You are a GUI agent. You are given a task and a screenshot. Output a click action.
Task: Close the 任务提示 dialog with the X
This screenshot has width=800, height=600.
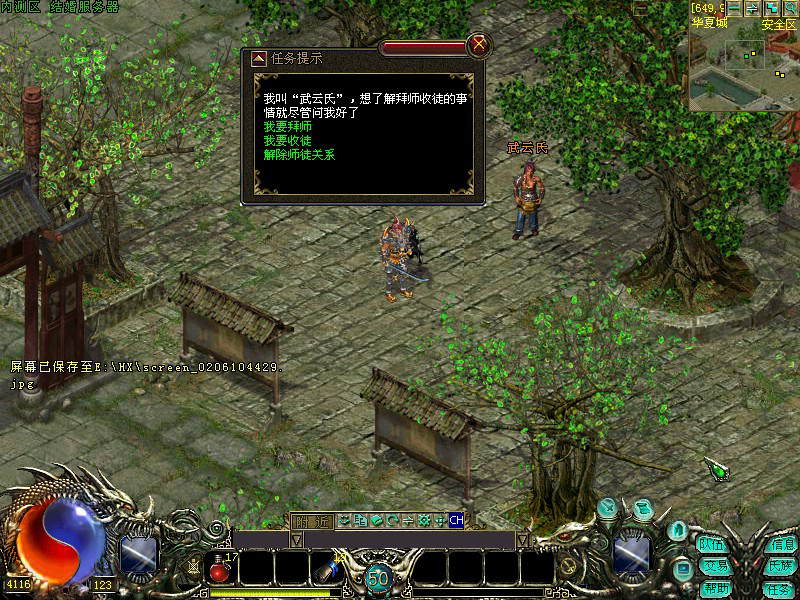click(480, 44)
